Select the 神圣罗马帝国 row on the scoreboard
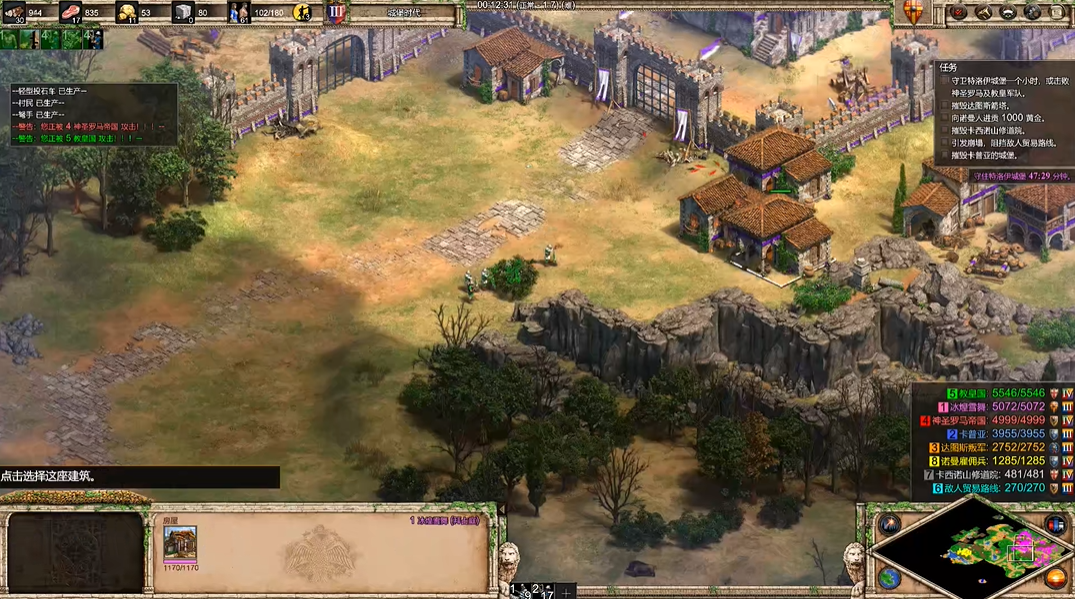The height and width of the screenshot is (599, 1075). [x=990, y=421]
